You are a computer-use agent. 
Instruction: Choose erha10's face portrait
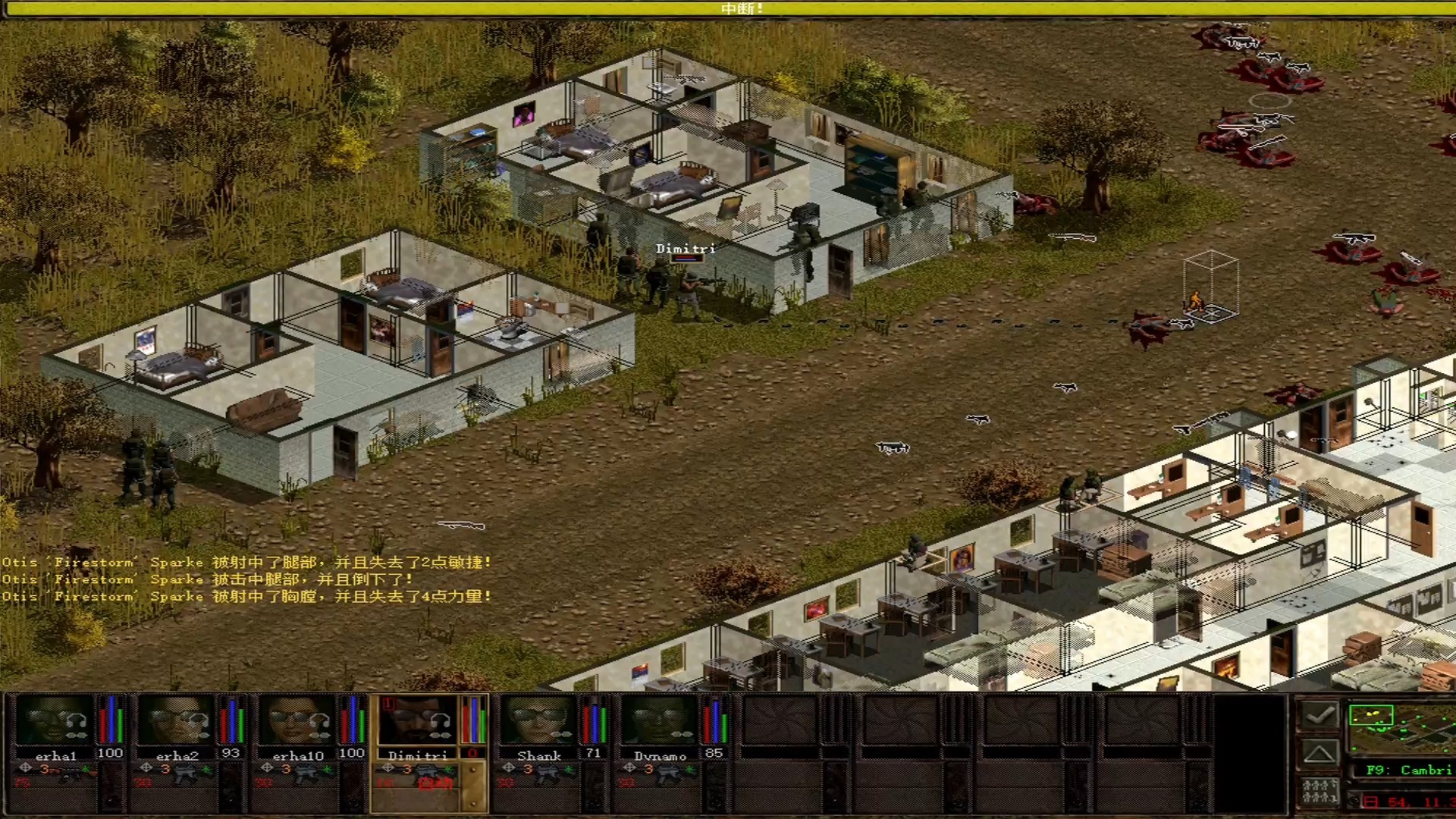coord(296,719)
